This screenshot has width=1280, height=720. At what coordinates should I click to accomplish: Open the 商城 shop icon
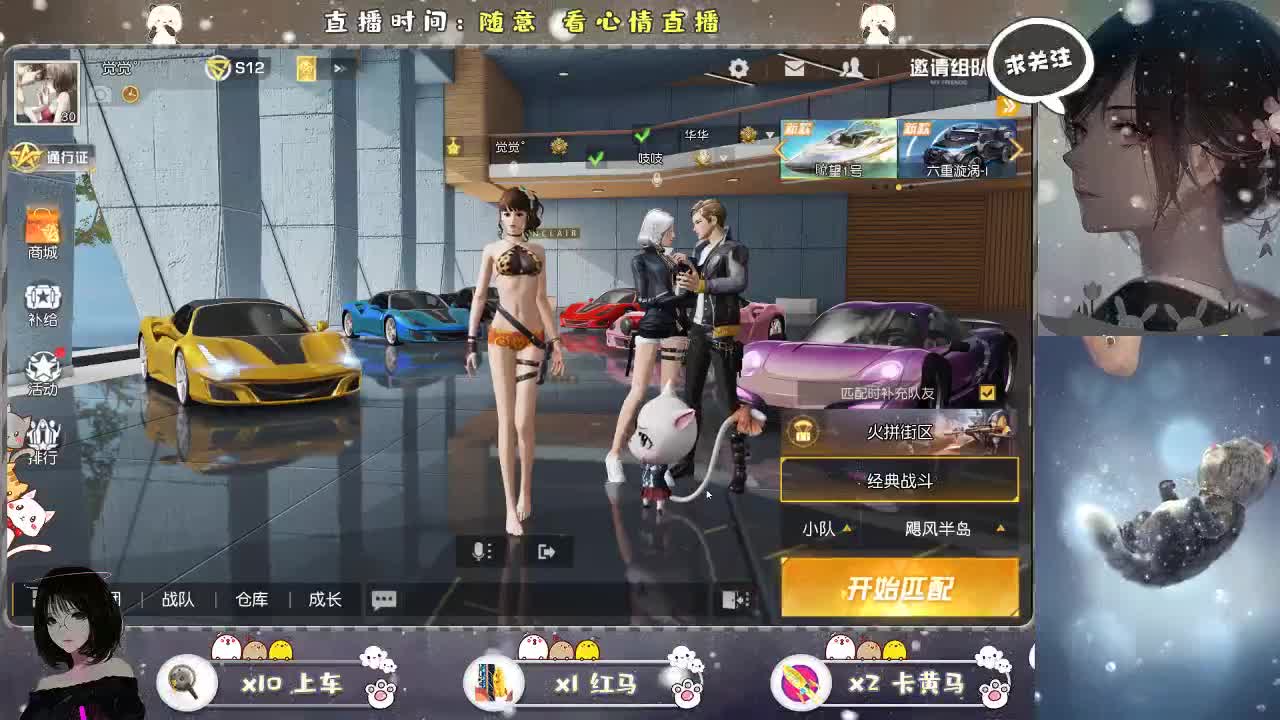coord(41,237)
